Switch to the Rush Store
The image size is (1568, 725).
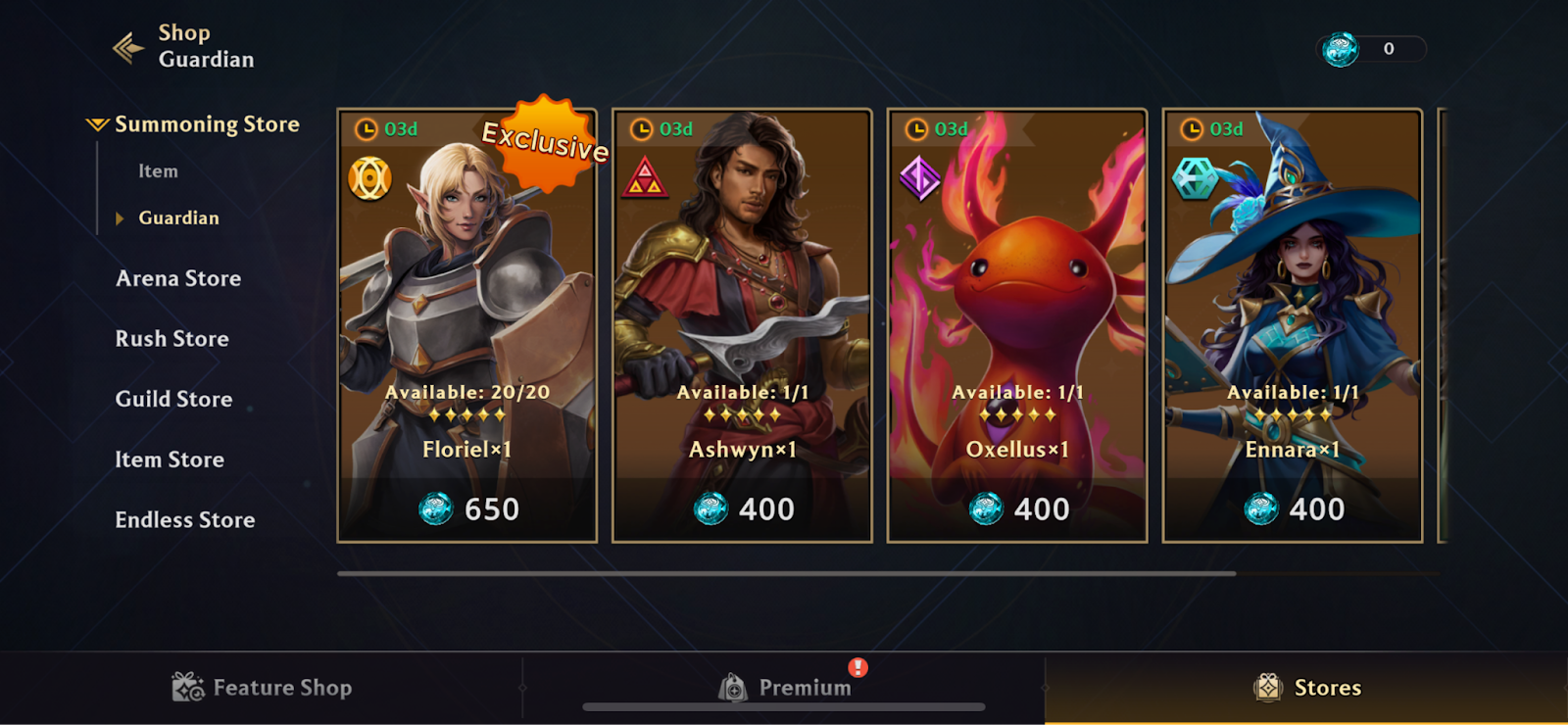pos(172,339)
